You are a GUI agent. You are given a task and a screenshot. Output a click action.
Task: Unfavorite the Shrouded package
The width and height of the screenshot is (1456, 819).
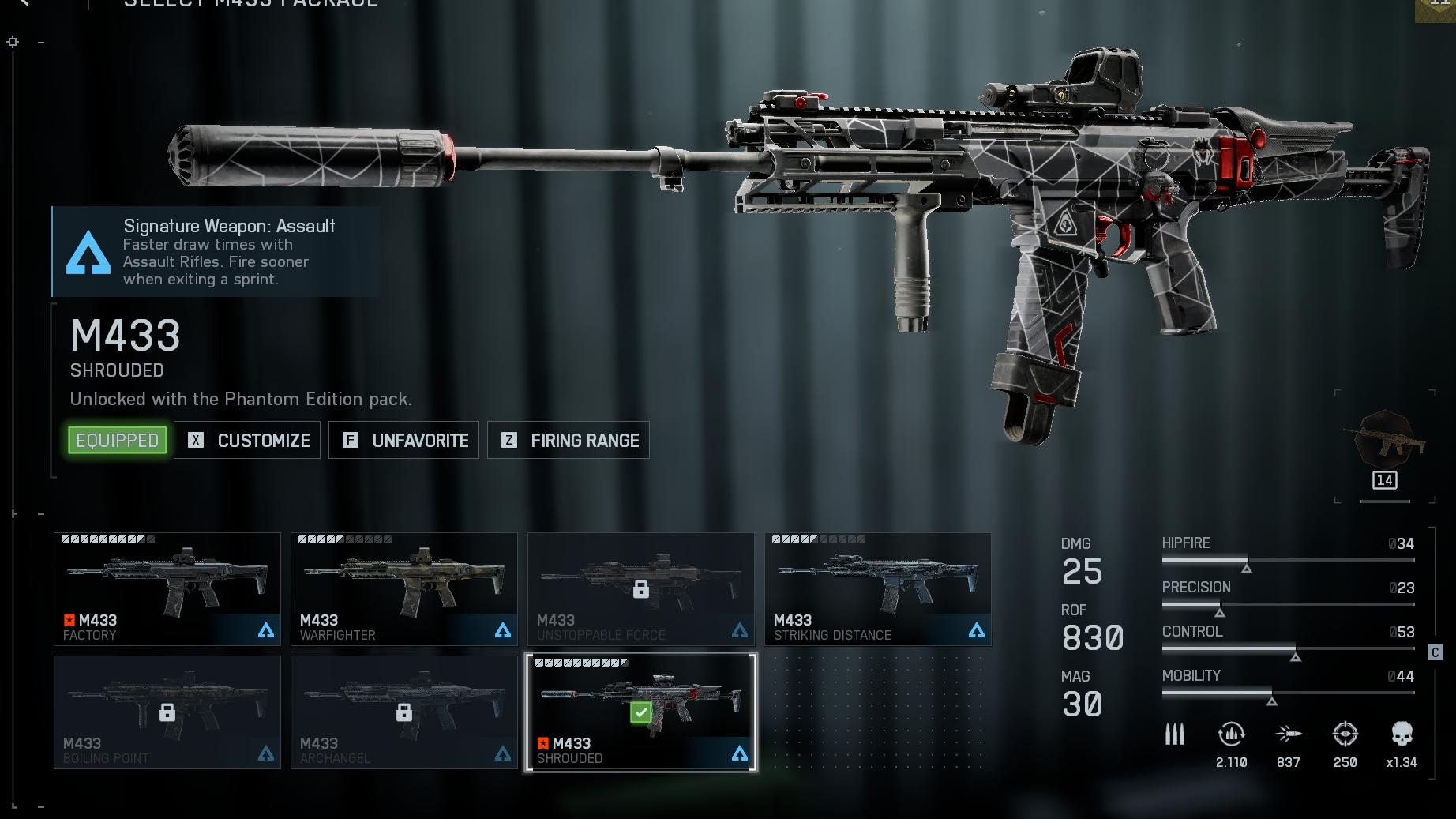point(404,441)
